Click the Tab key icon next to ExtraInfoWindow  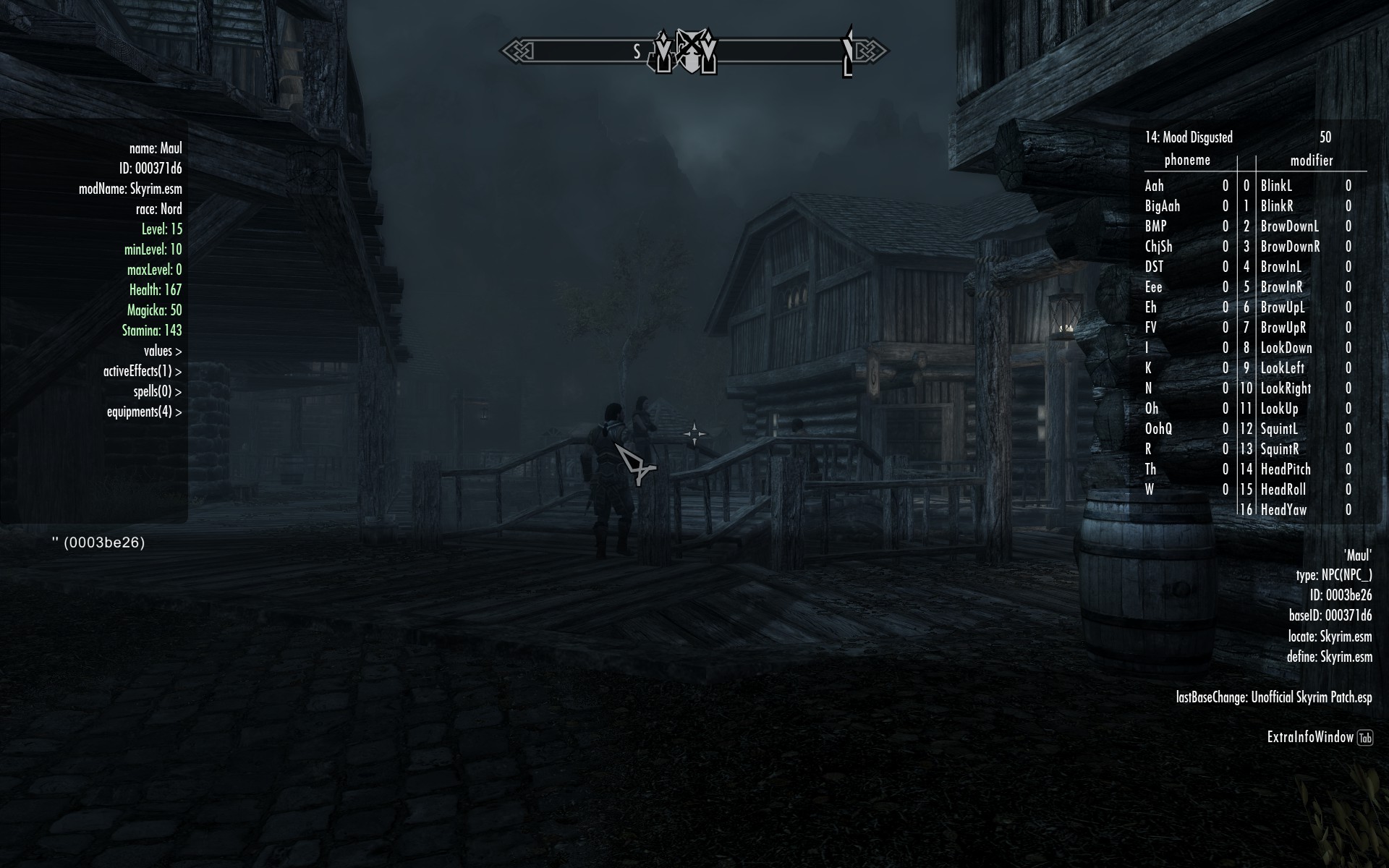click(x=1366, y=738)
